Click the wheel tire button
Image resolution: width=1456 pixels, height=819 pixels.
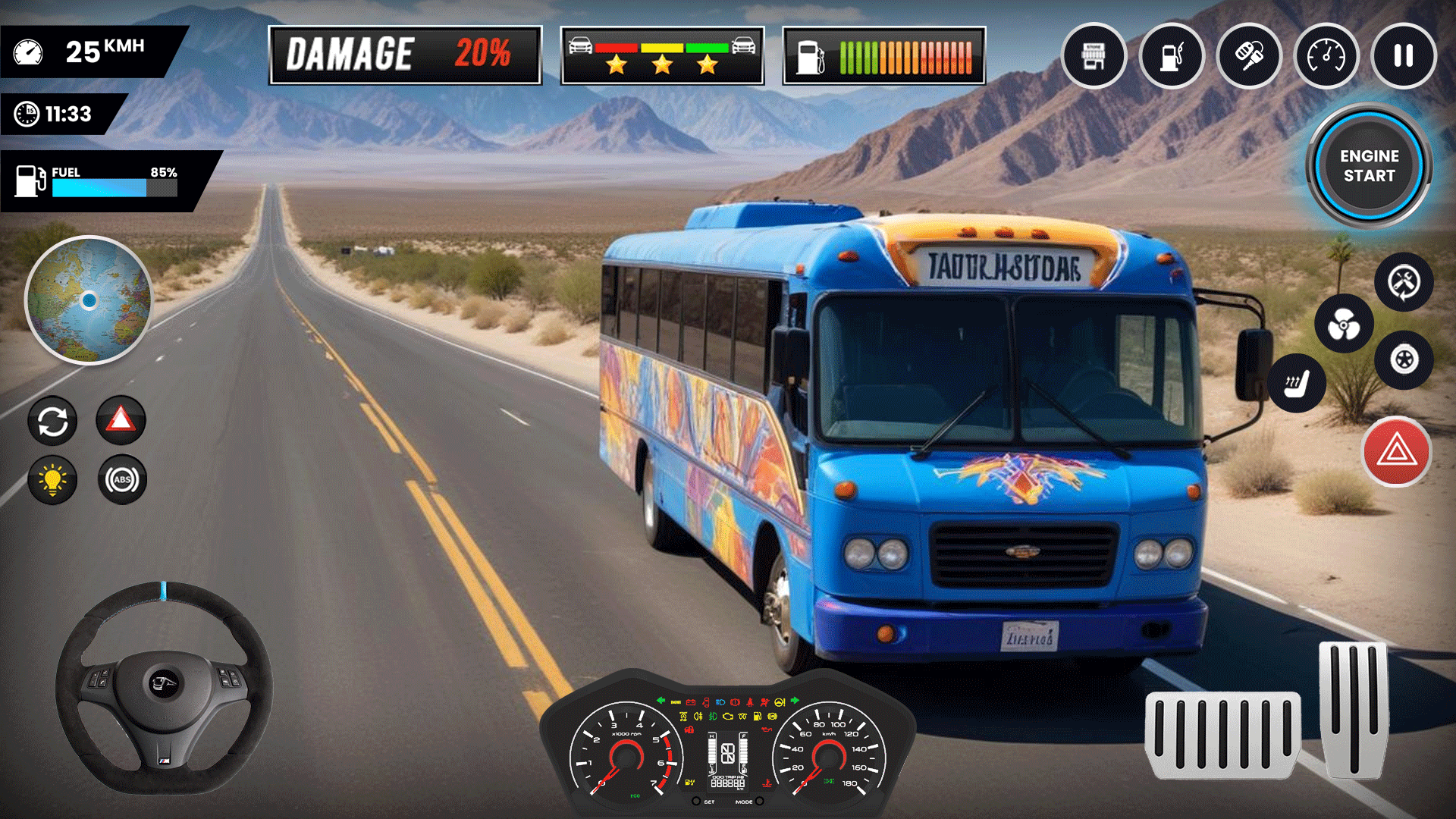[x=1404, y=359]
